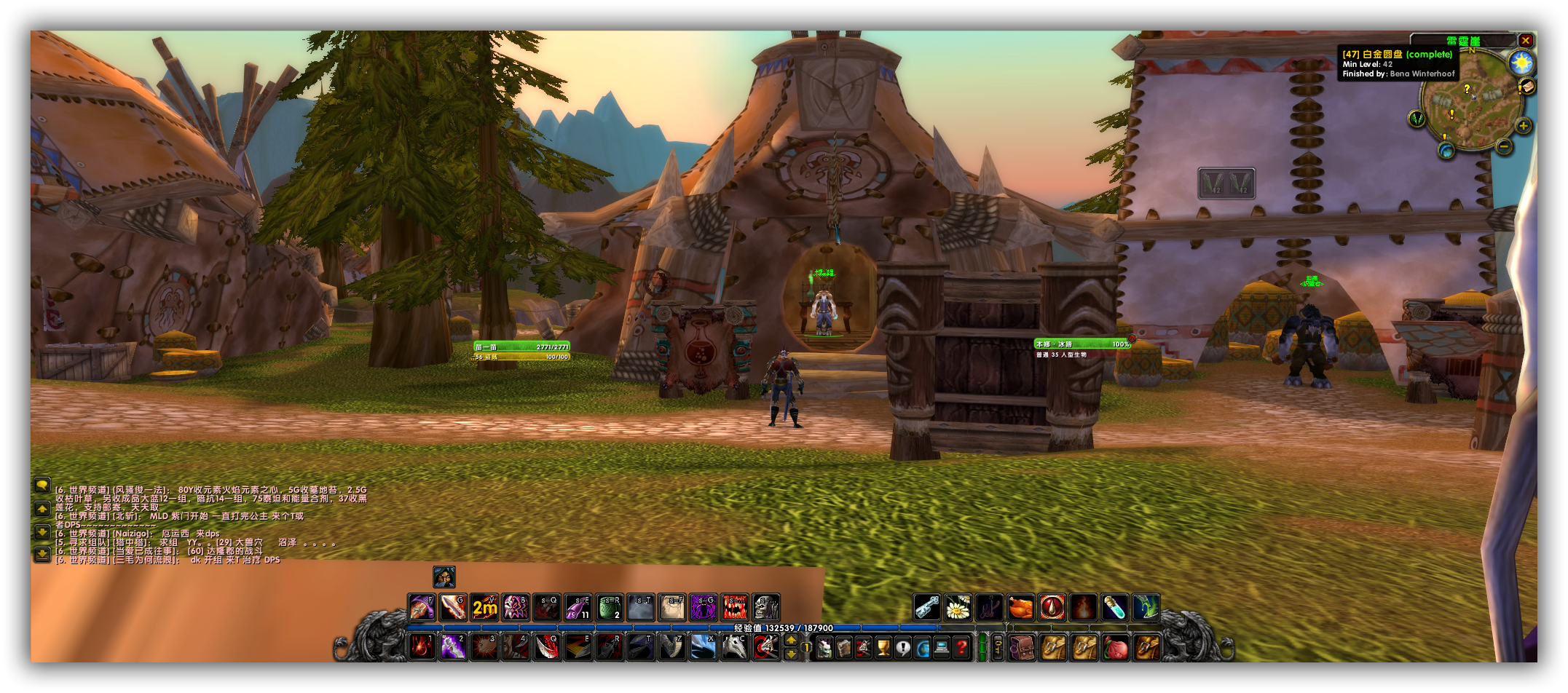Open the red pouch bag slot
This screenshot has height=693, width=1568.
(x=1115, y=647)
